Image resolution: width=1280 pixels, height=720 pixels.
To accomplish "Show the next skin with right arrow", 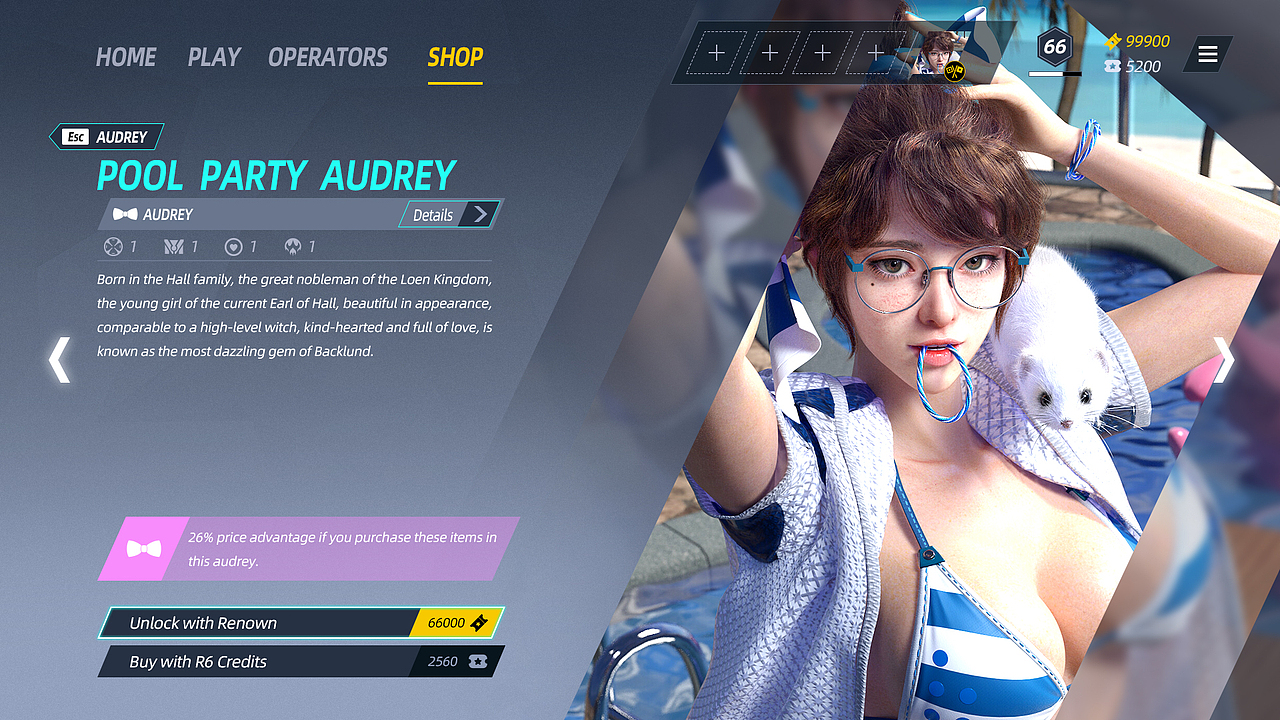I will tap(1224, 360).
